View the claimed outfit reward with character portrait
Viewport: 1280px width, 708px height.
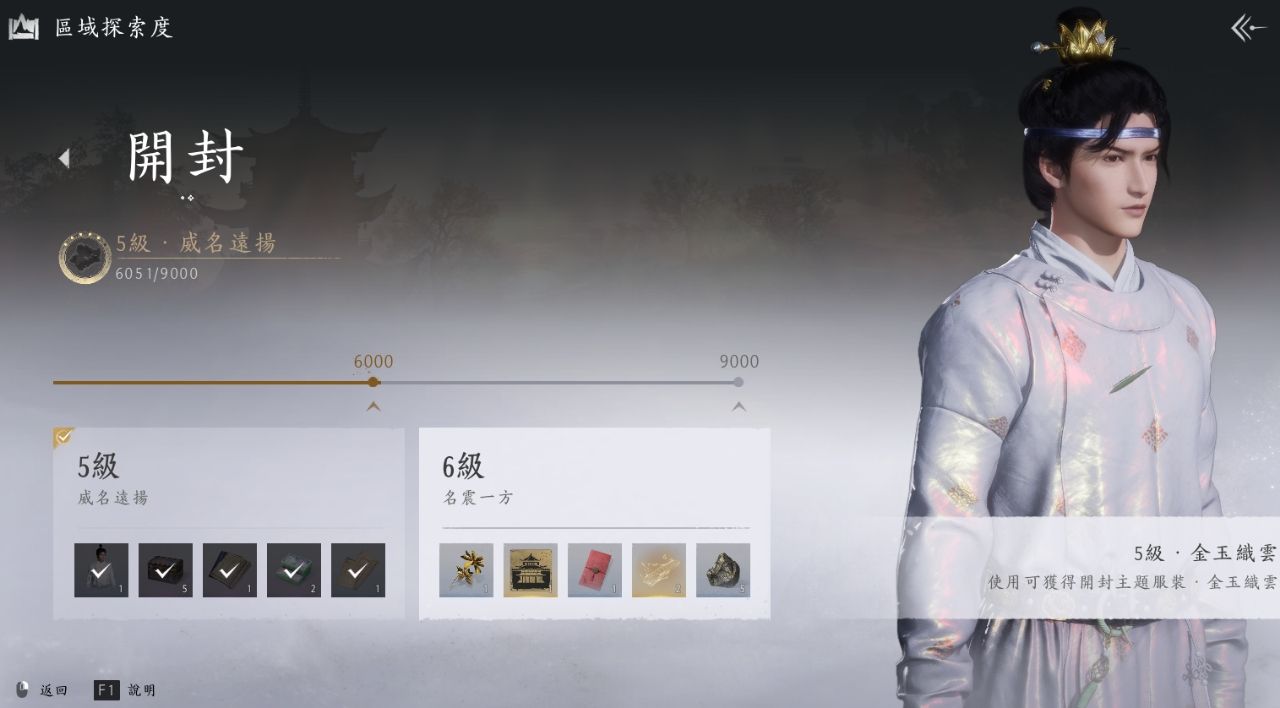pyautogui.click(x=101, y=570)
